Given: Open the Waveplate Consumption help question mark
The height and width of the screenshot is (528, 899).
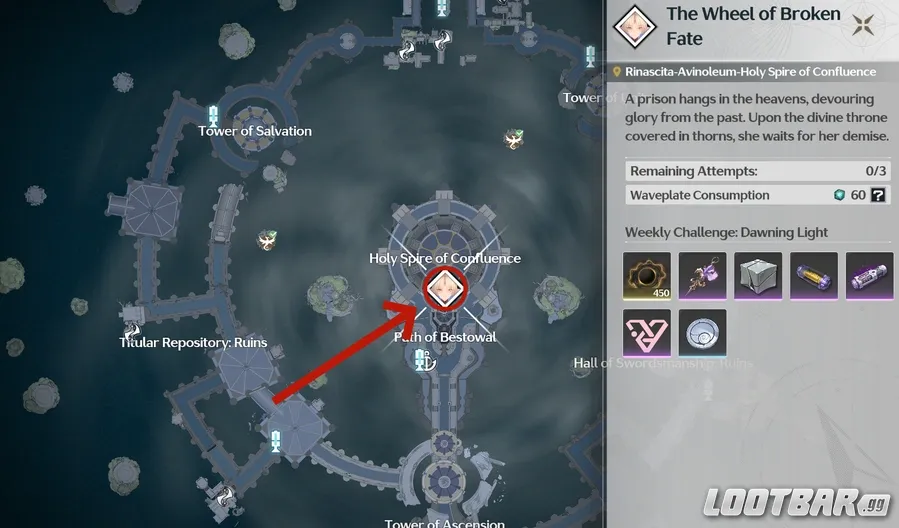Looking at the screenshot, I should (x=878, y=195).
